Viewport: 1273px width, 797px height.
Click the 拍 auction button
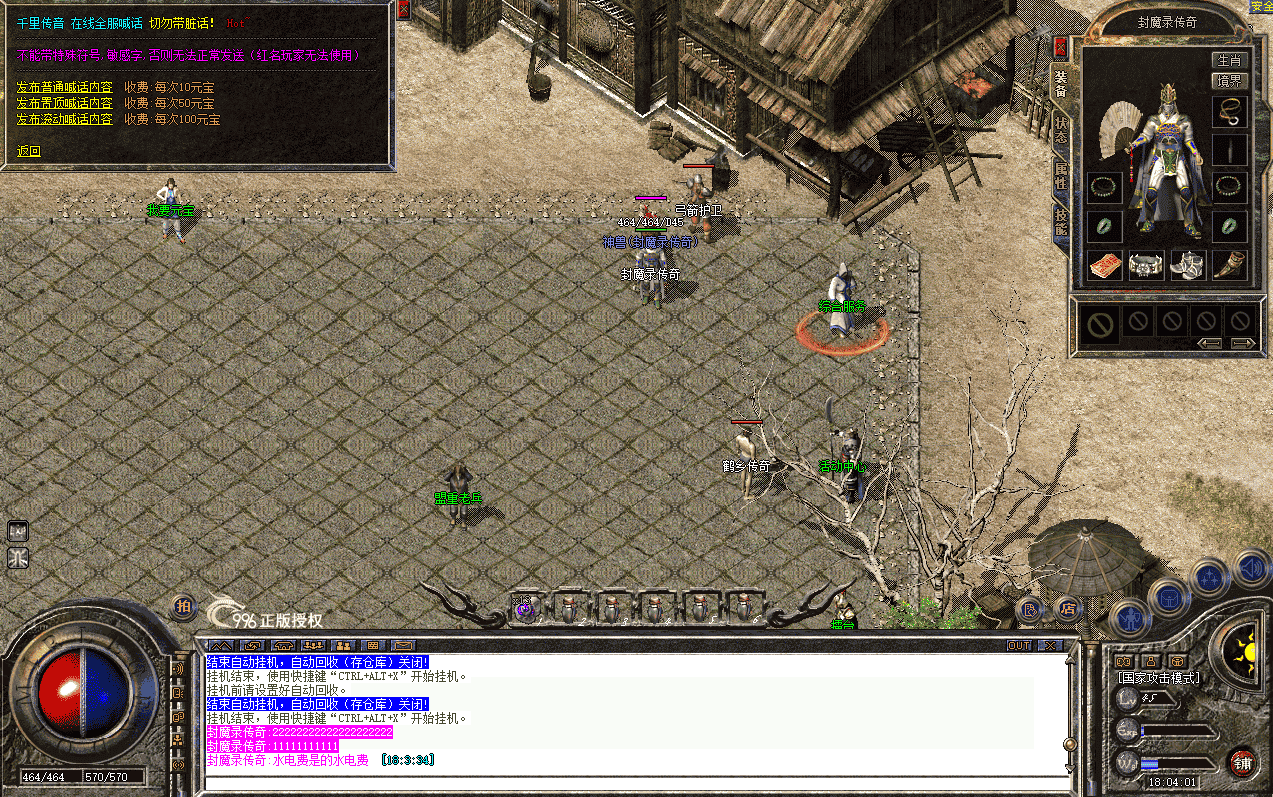click(183, 606)
